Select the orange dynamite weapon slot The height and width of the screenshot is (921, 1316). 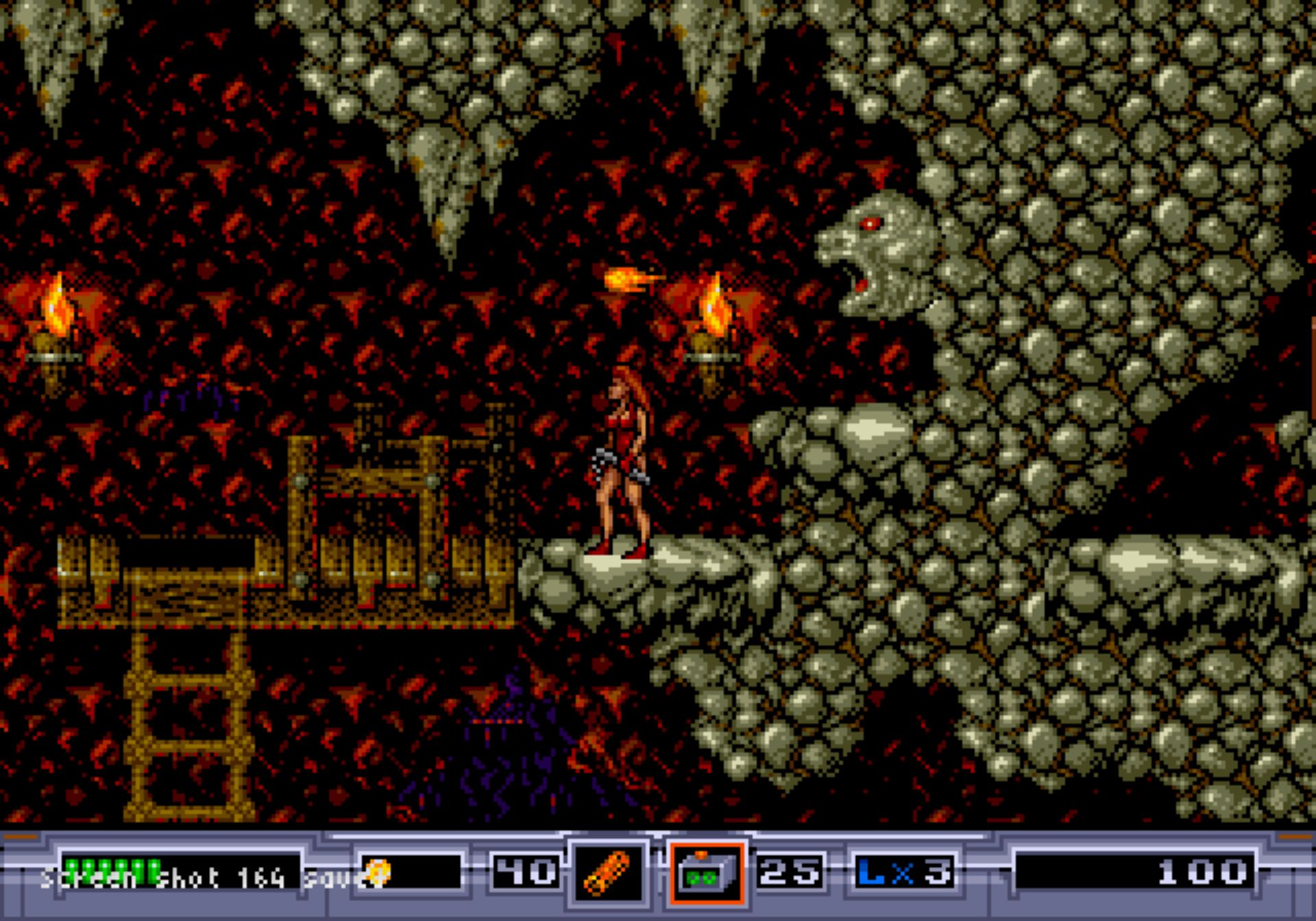click(607, 873)
